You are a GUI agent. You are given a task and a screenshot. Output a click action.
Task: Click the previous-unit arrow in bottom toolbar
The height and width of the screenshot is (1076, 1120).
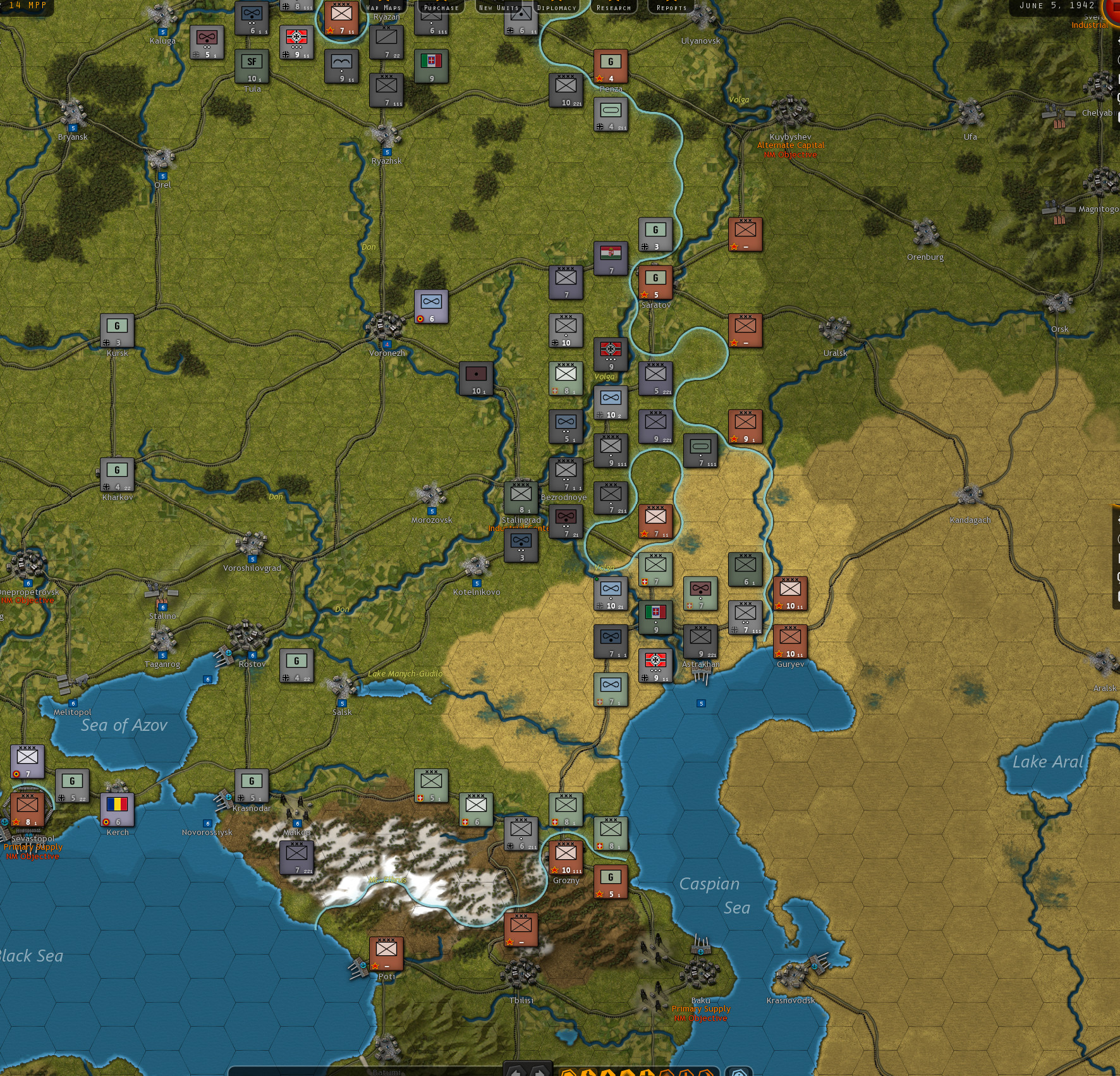[x=516, y=1072]
